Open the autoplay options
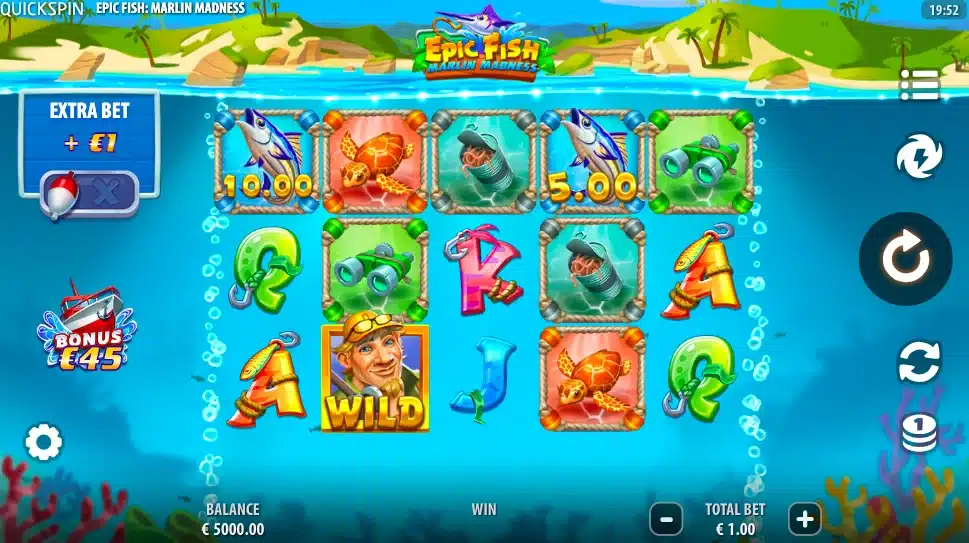The image size is (969, 543). click(919, 361)
